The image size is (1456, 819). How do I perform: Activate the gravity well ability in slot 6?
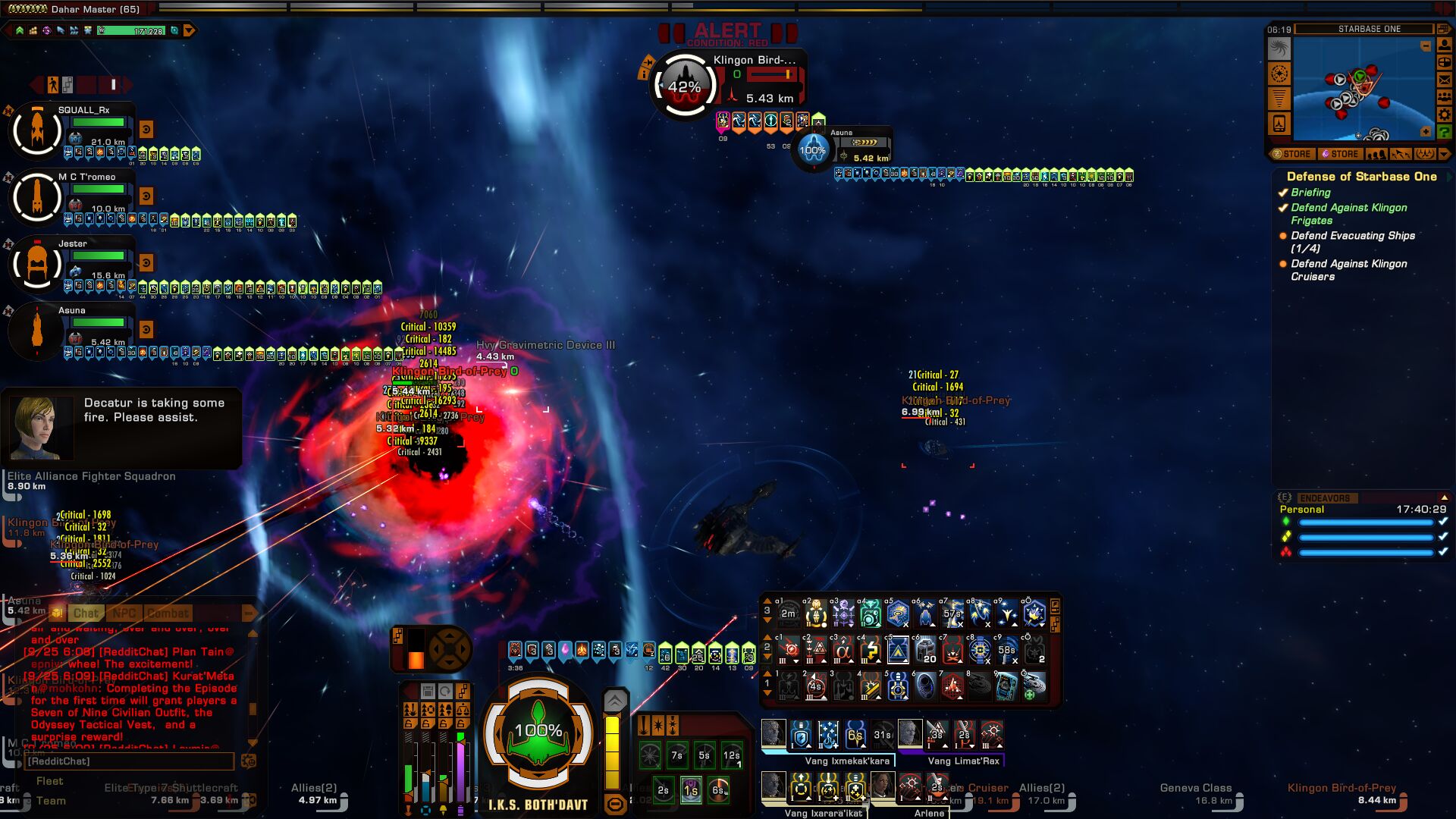click(x=925, y=686)
